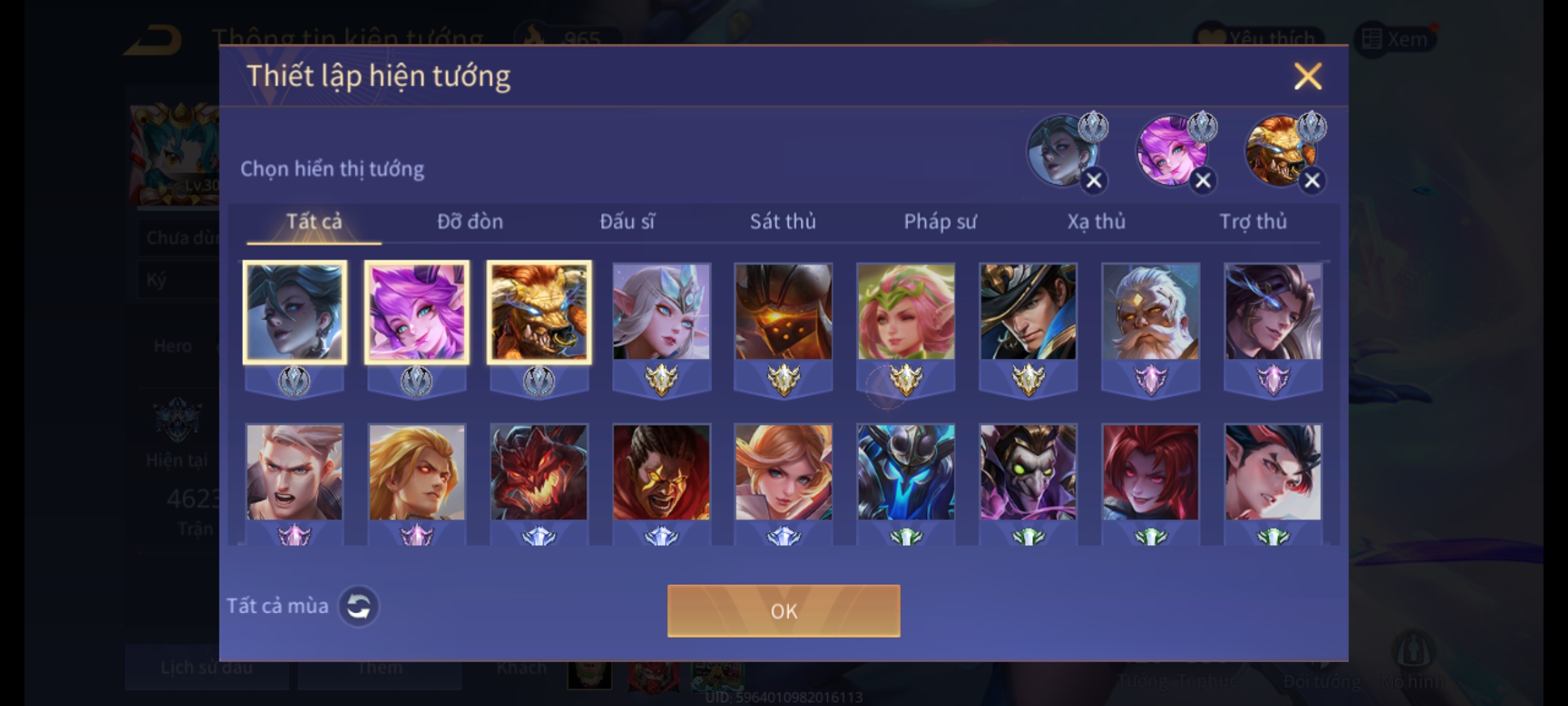Switch to the Đấu sĩ tab
The width and height of the screenshot is (1568, 706).
click(627, 222)
